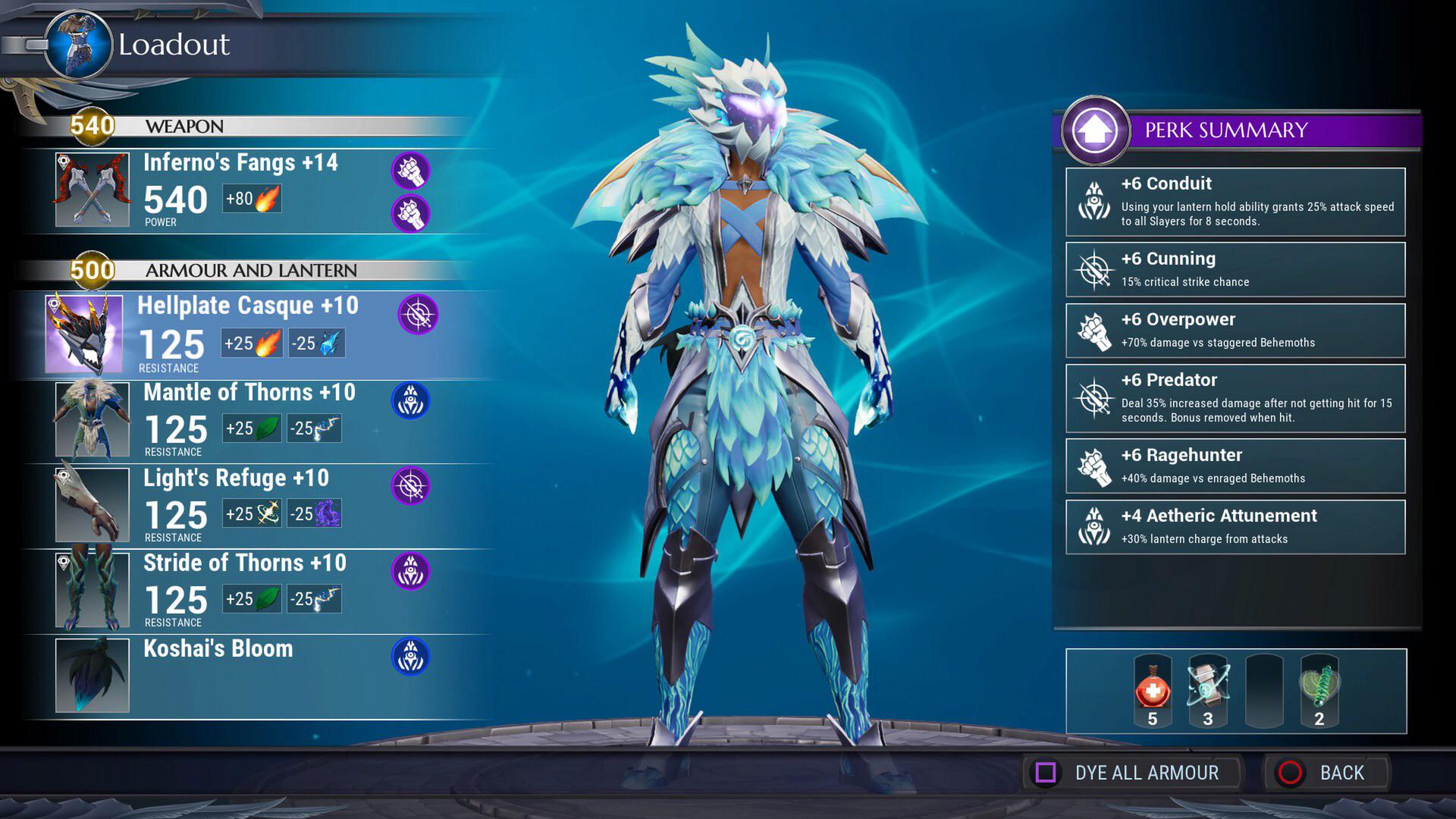Click the Perk Summary arrow icon
1456x819 pixels.
1095,130
